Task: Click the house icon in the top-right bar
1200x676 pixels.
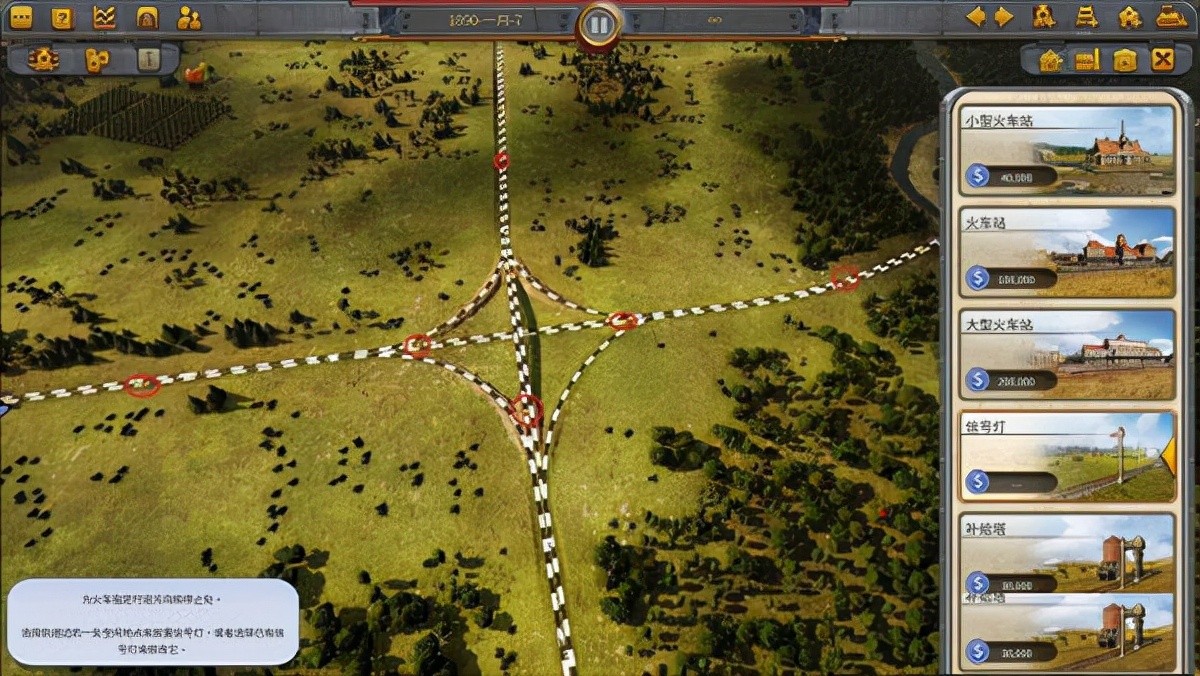Action: tap(1130, 17)
